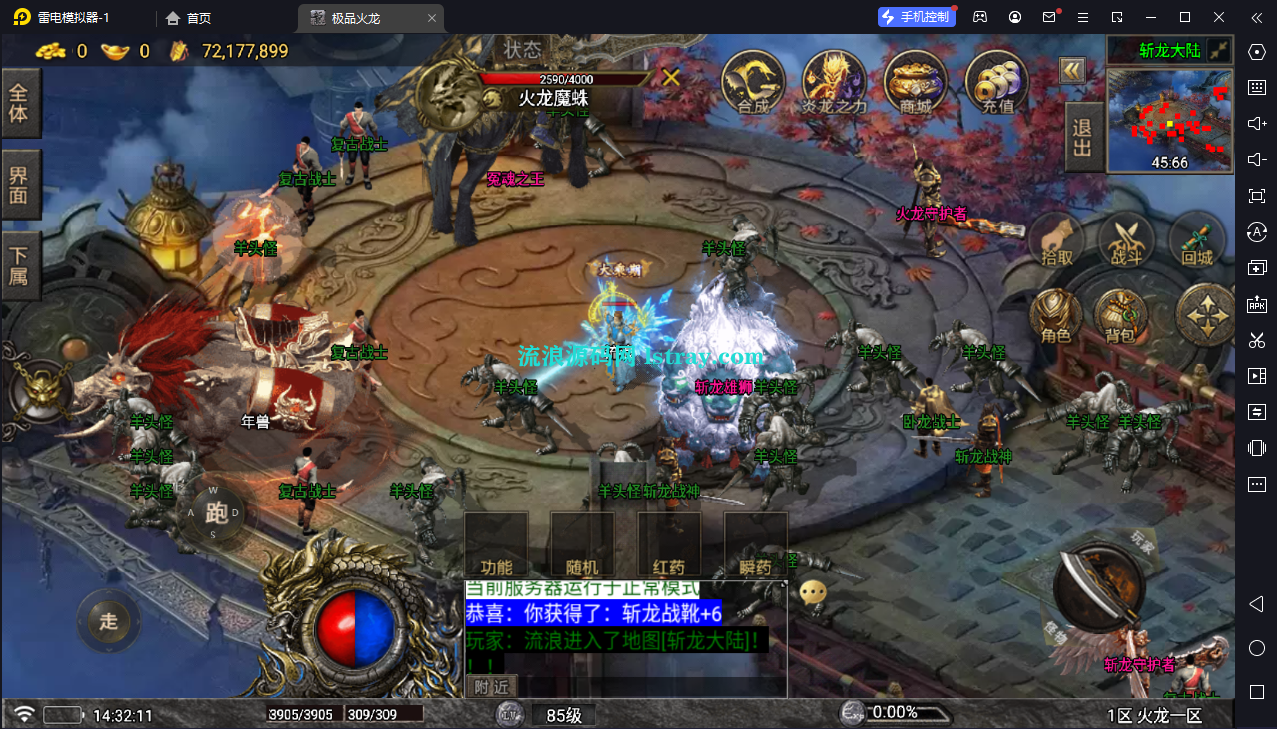Click the 手机控制 phone control button
Viewport: 1277px width, 729px height.
coord(914,17)
